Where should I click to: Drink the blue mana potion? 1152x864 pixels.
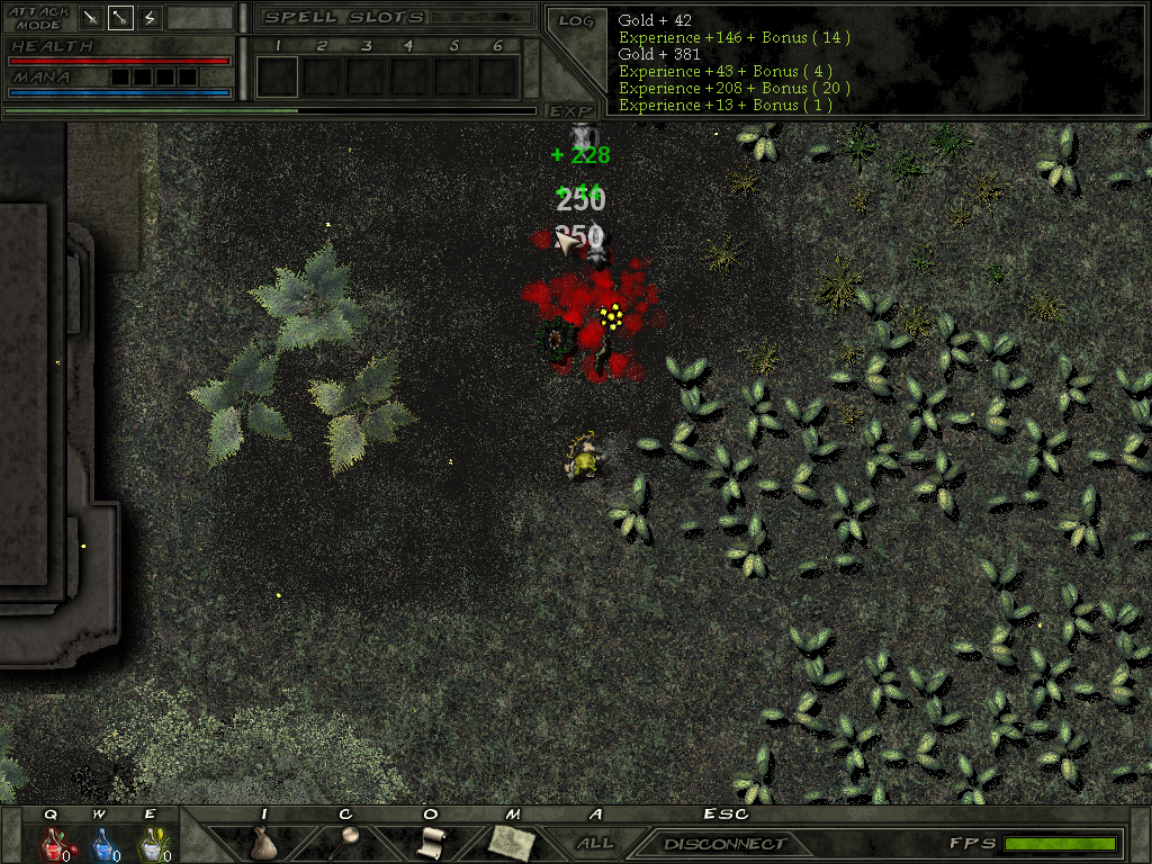pos(101,844)
